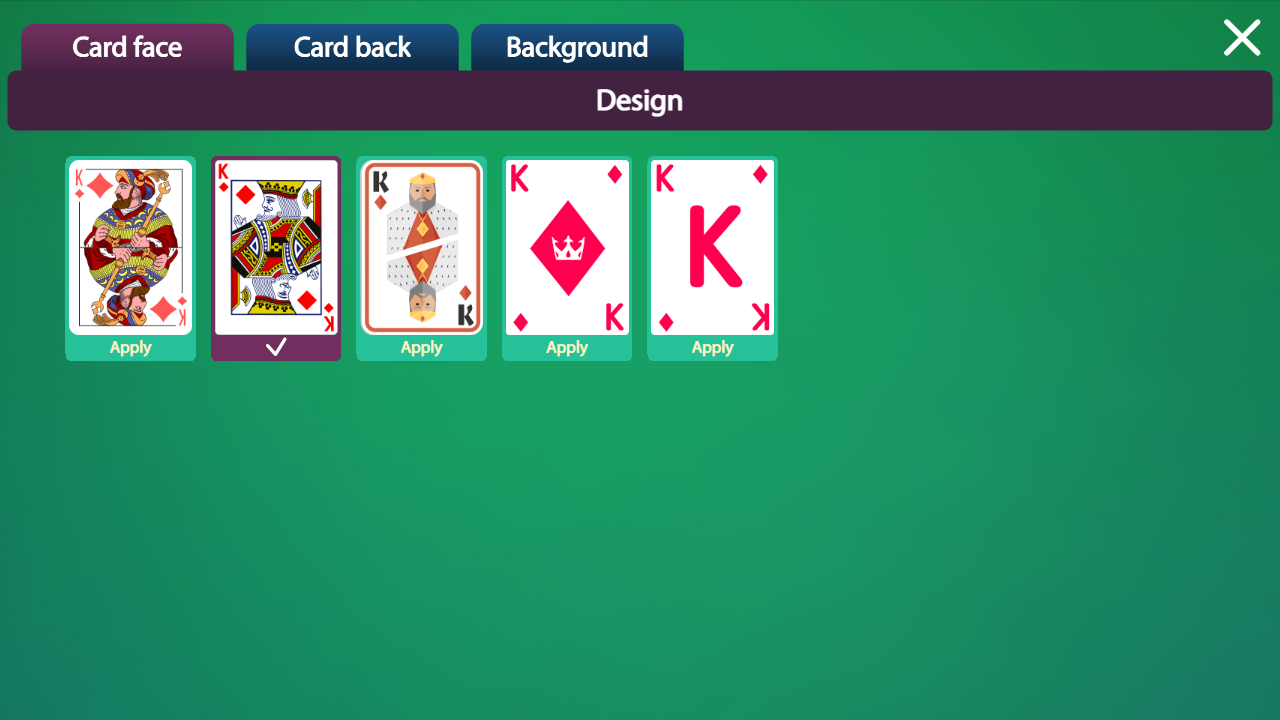Apply the crown-in-diamond card design
This screenshot has width=1280, height=720.
[x=567, y=347]
